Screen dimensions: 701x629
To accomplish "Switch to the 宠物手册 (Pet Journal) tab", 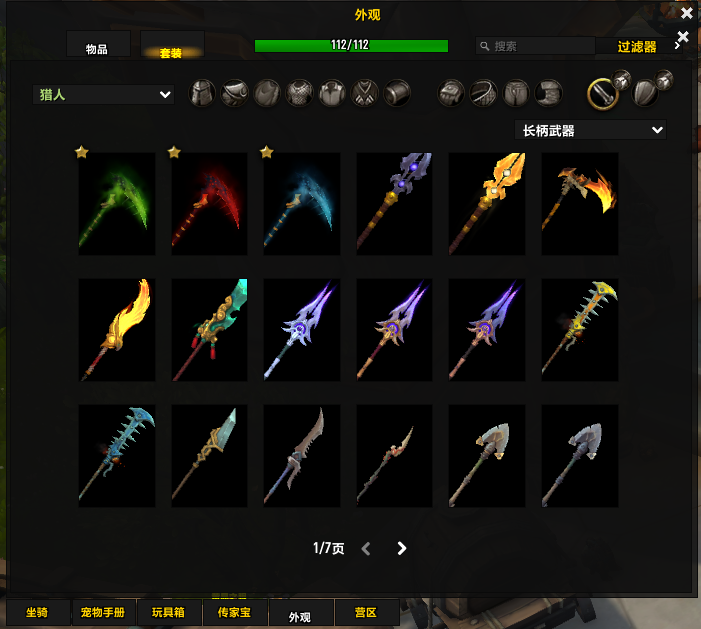I will (x=104, y=612).
